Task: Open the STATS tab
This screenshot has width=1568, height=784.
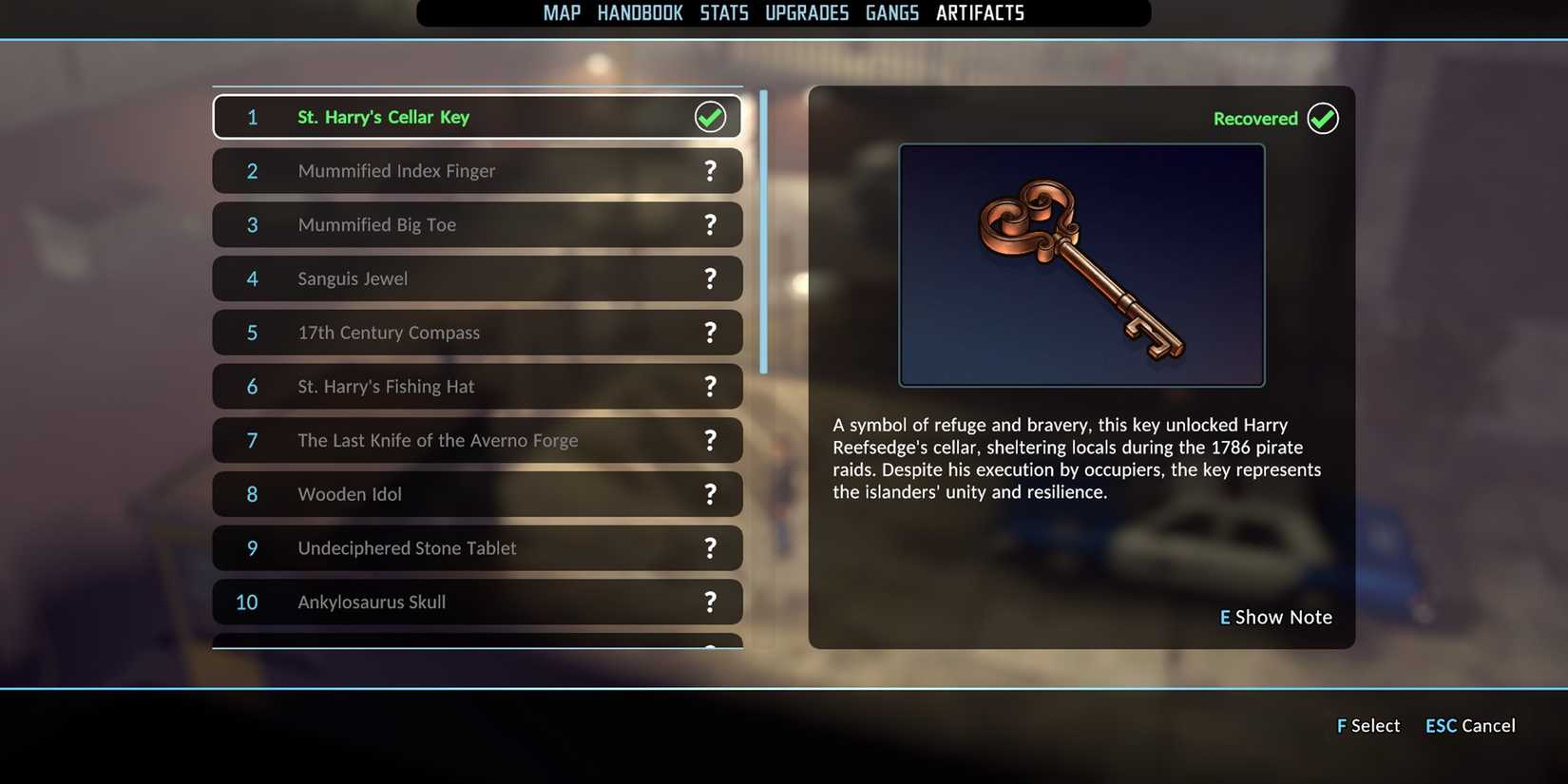Action: tap(724, 12)
